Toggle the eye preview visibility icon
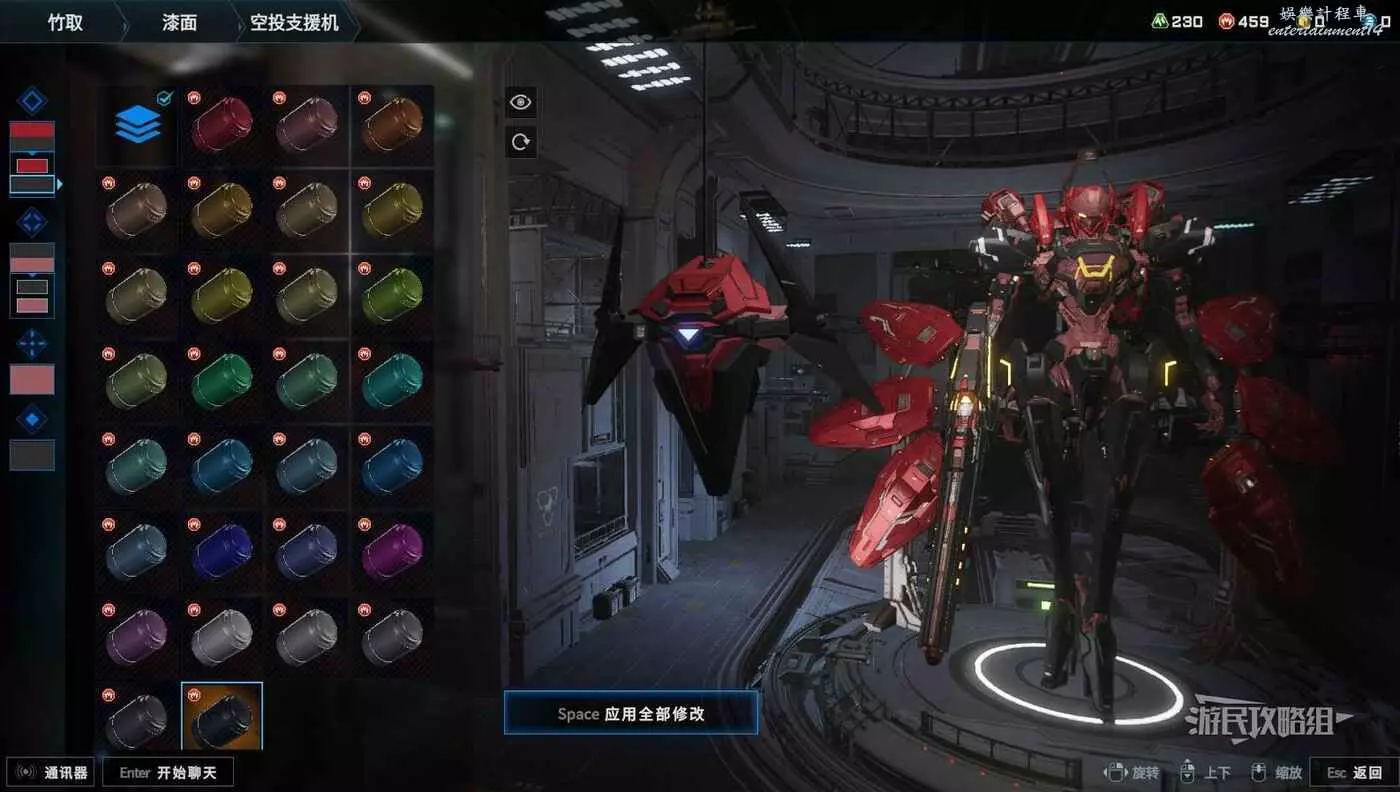Screen dimensions: 1400x792 pyautogui.click(x=520, y=102)
